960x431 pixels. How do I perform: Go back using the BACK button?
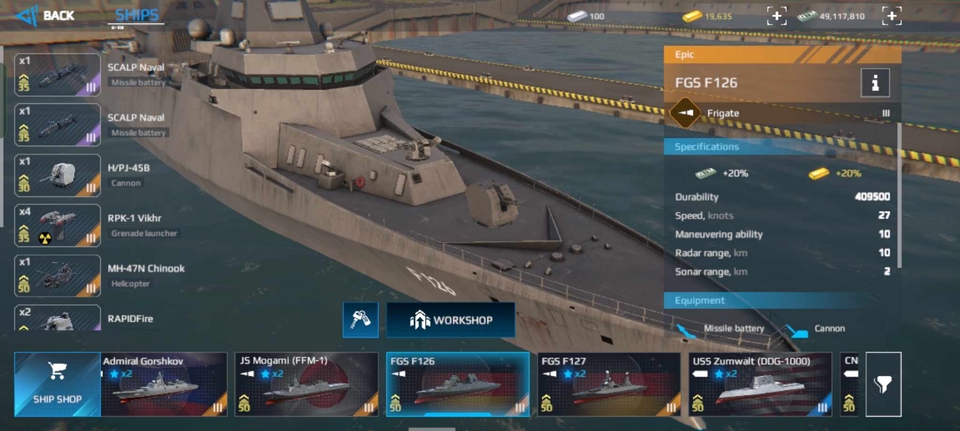46,15
